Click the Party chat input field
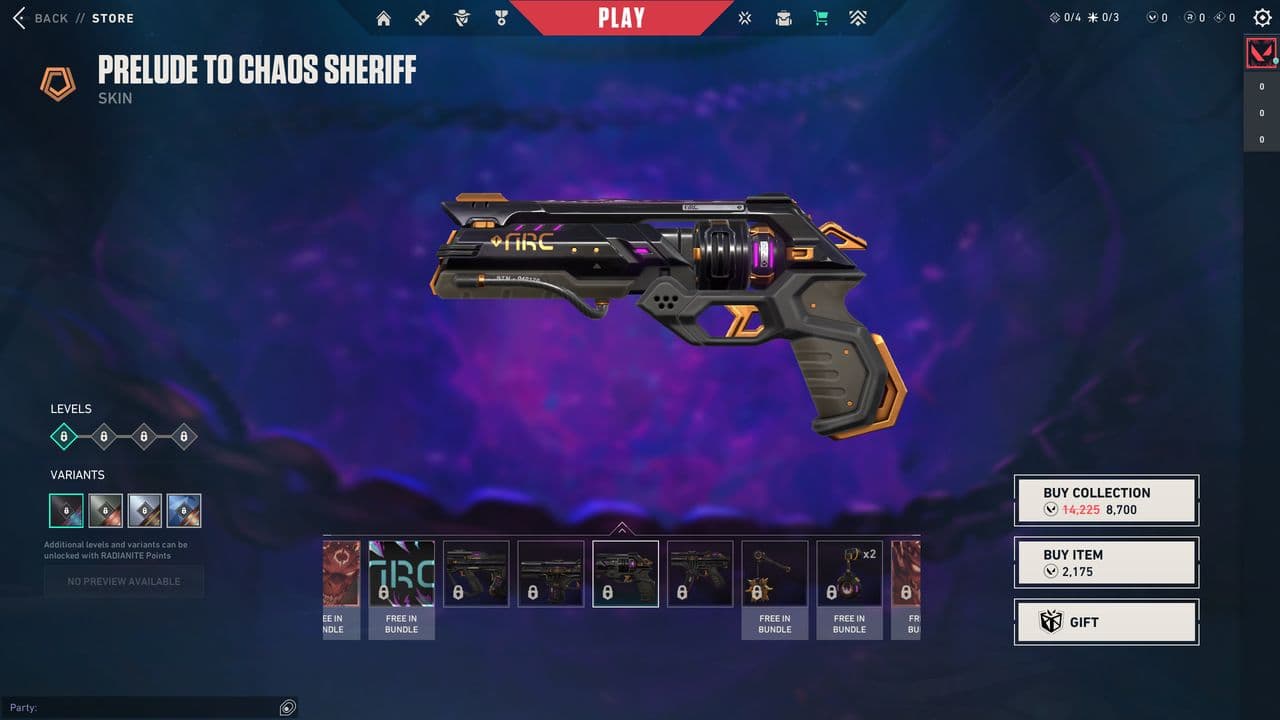The width and height of the screenshot is (1280, 720). (140, 707)
